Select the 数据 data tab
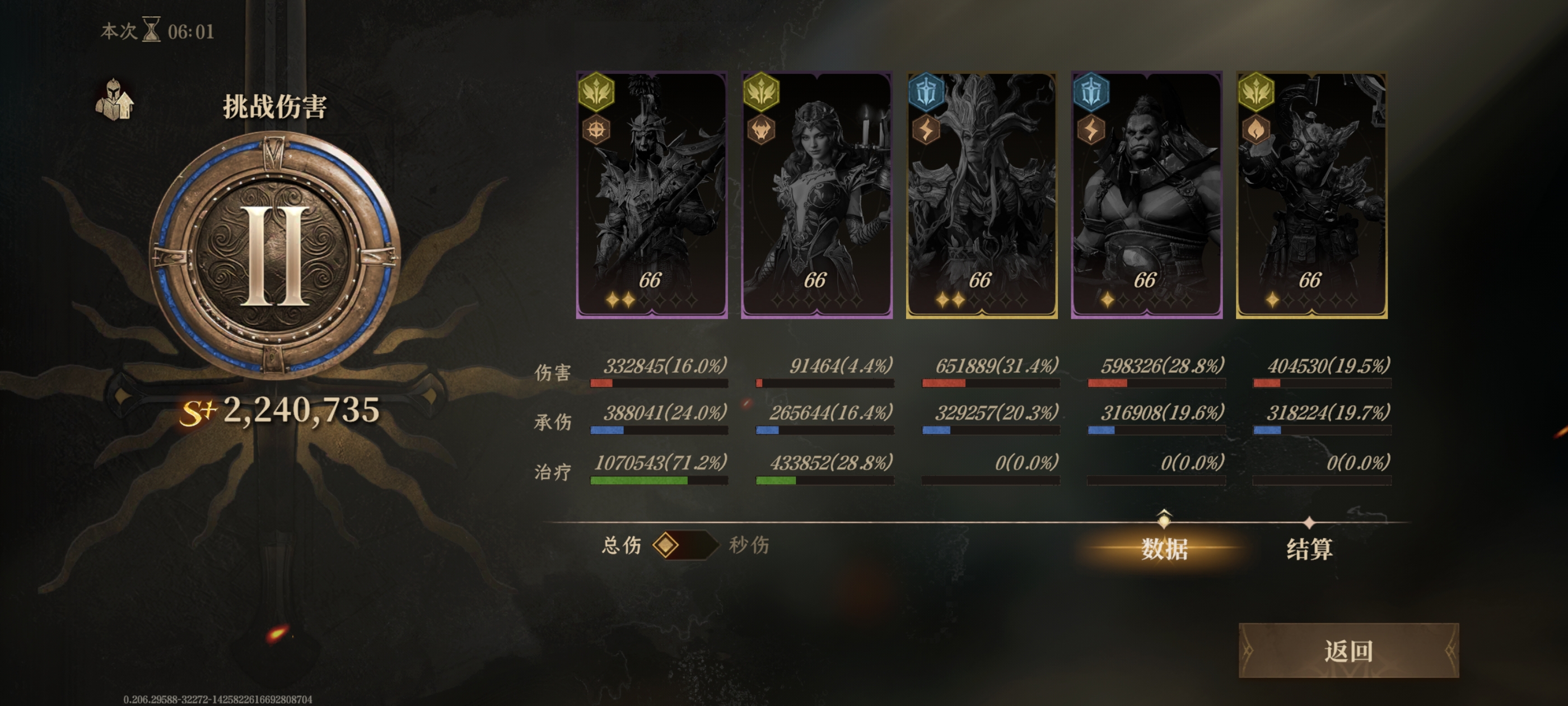 pos(1164,548)
